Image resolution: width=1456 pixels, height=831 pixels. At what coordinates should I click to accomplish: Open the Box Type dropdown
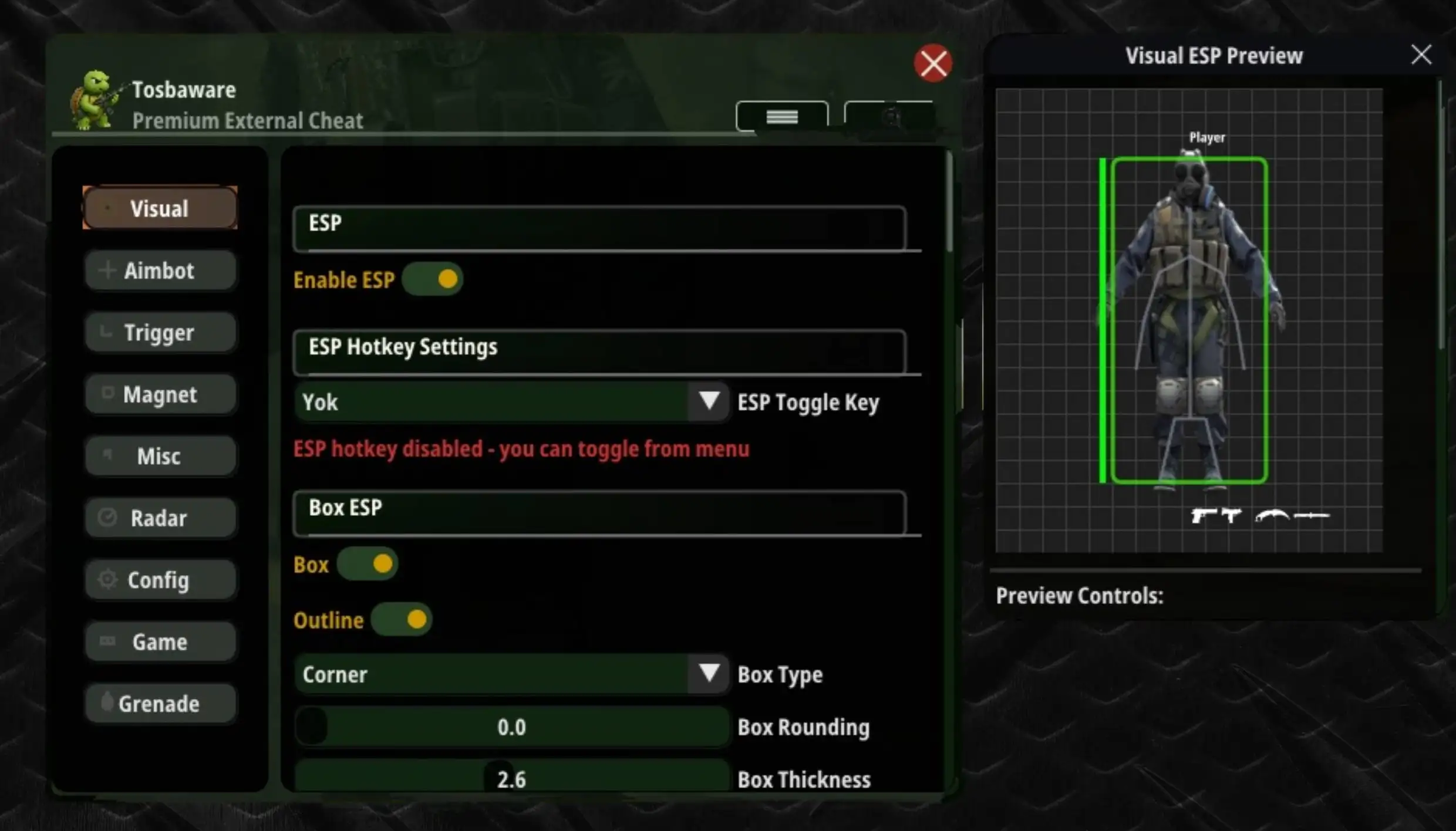512,674
